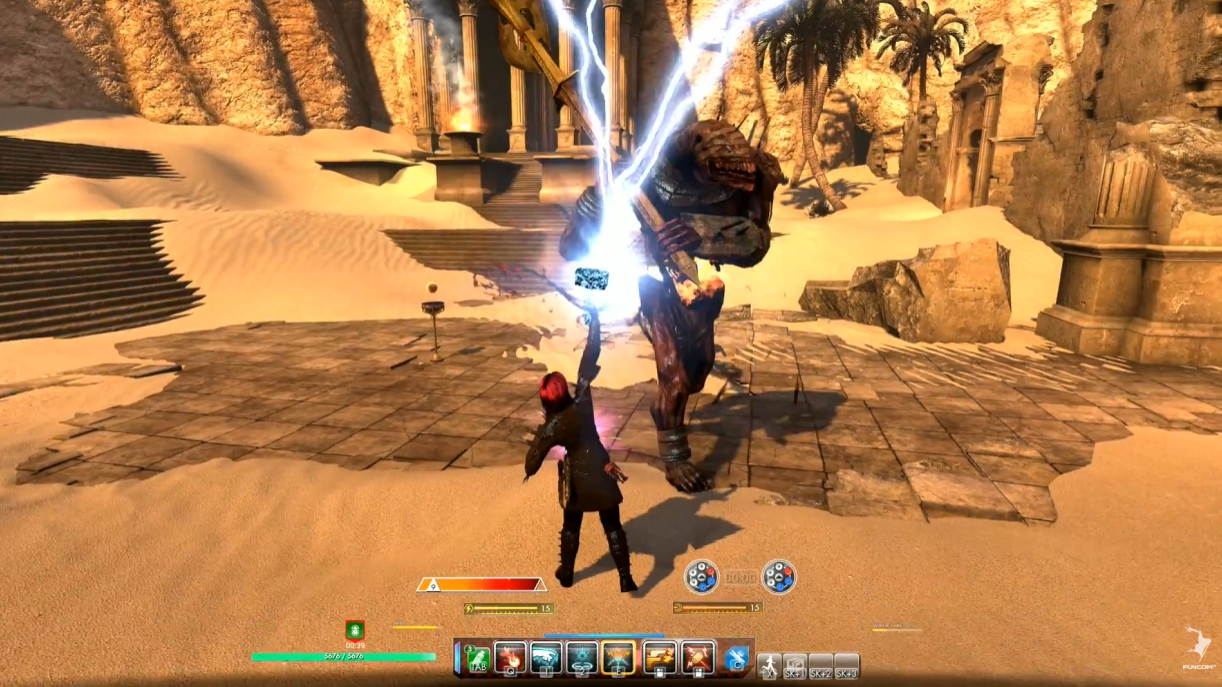
Task: Activate the radial burst ability icon
Action: (x=582, y=657)
